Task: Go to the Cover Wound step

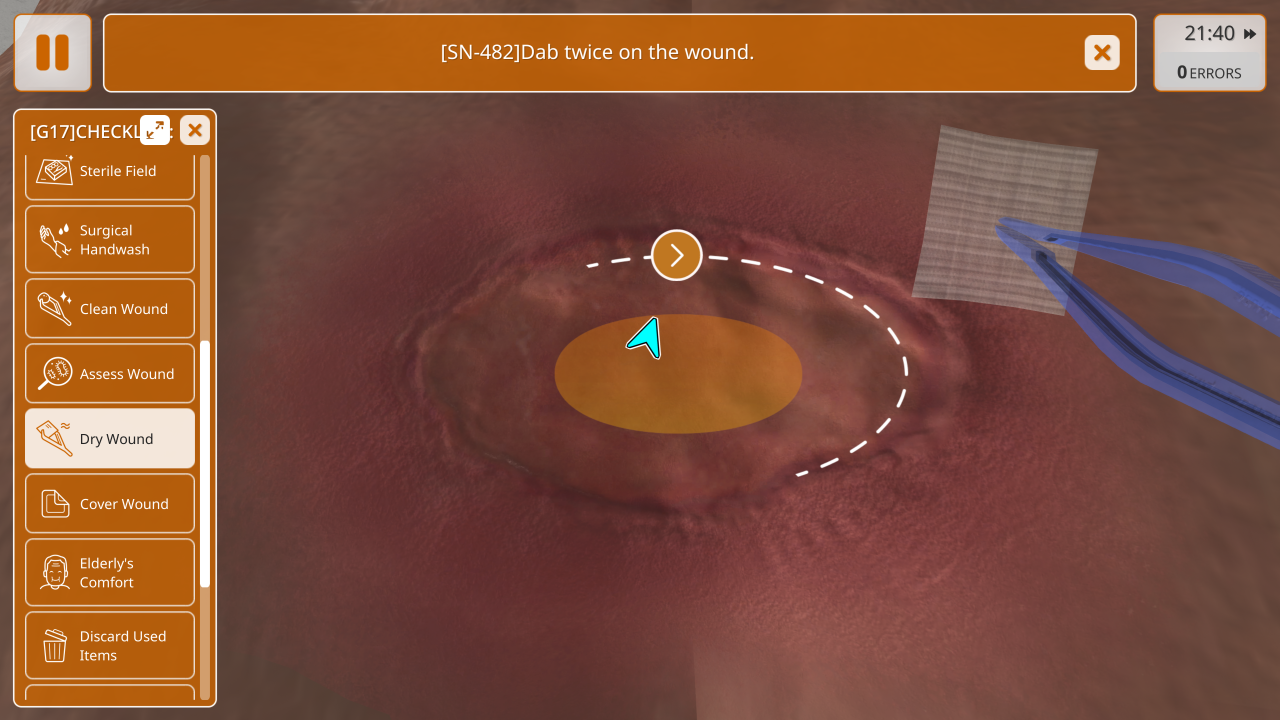Action: pyautogui.click(x=110, y=504)
